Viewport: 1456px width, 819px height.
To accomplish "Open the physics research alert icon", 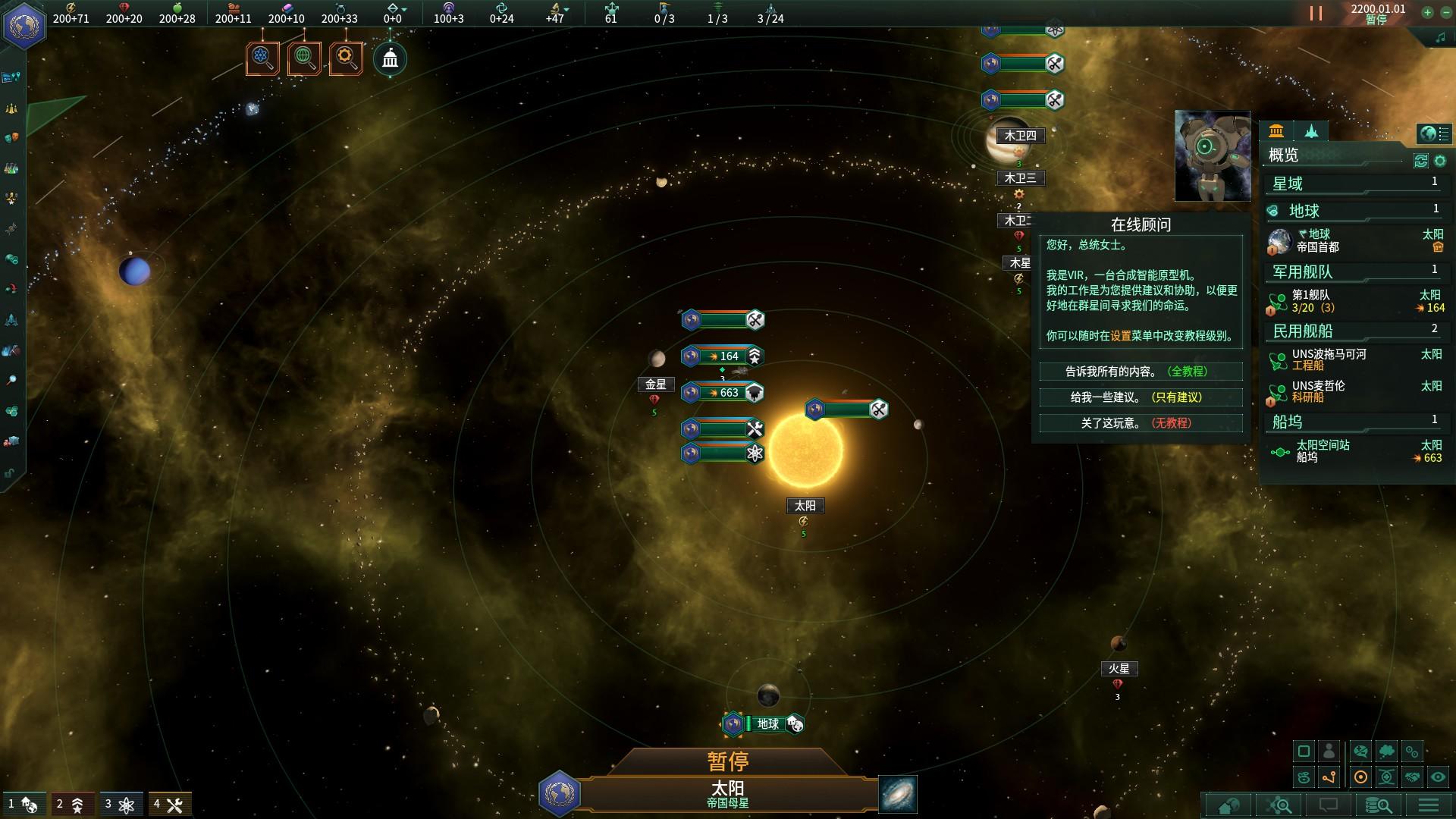I will [262, 58].
